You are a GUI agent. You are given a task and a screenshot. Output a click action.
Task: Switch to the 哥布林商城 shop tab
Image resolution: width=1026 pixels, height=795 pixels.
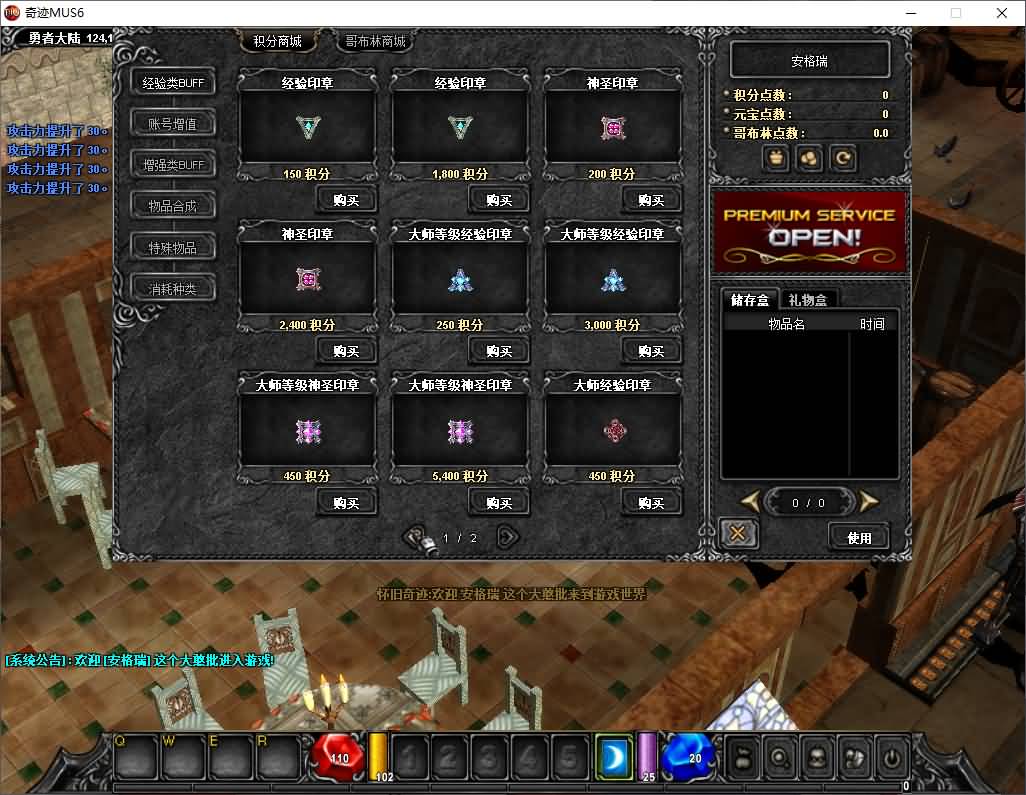pos(375,42)
